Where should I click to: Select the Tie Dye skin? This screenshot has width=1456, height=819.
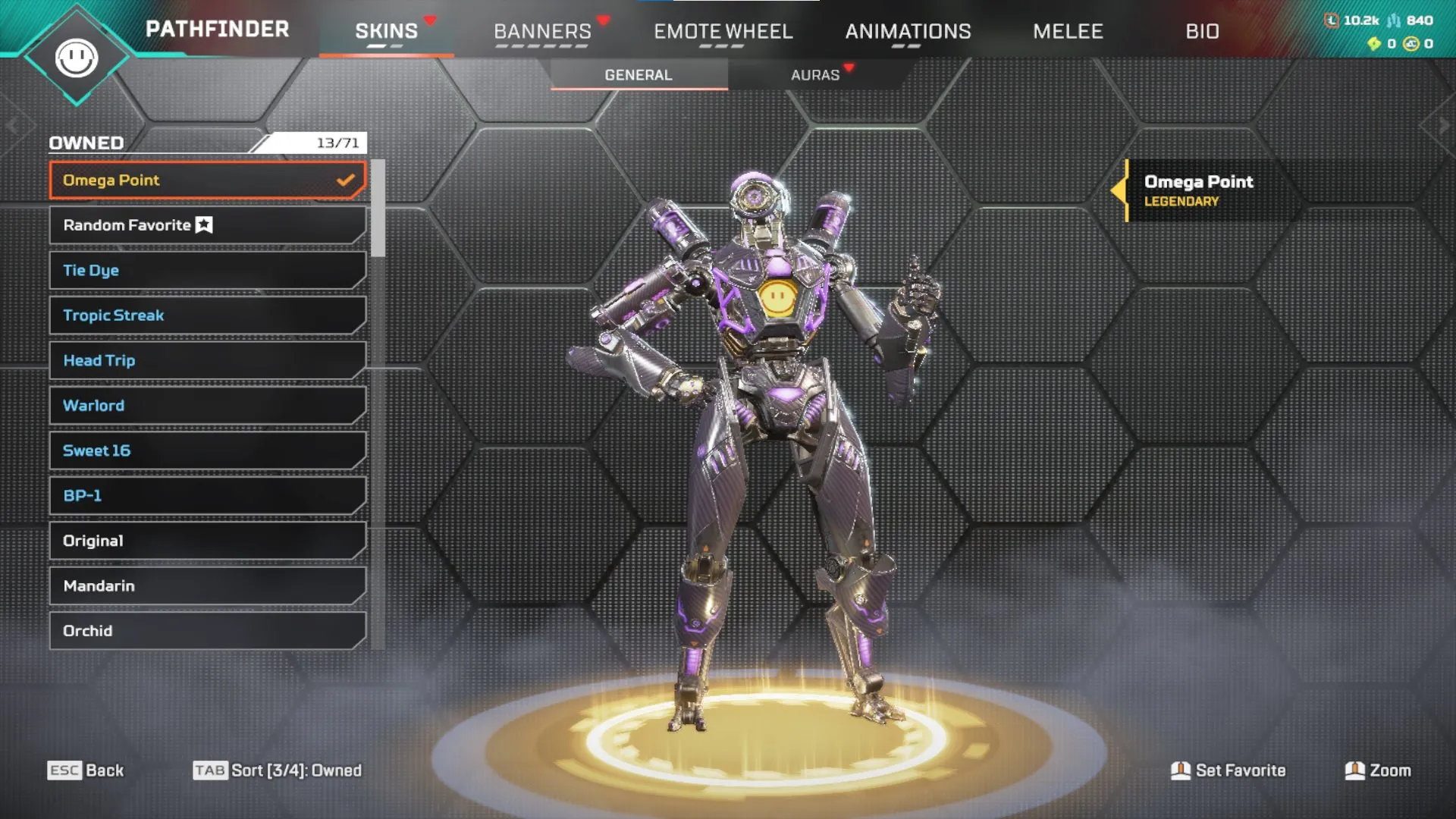pyautogui.click(x=206, y=270)
